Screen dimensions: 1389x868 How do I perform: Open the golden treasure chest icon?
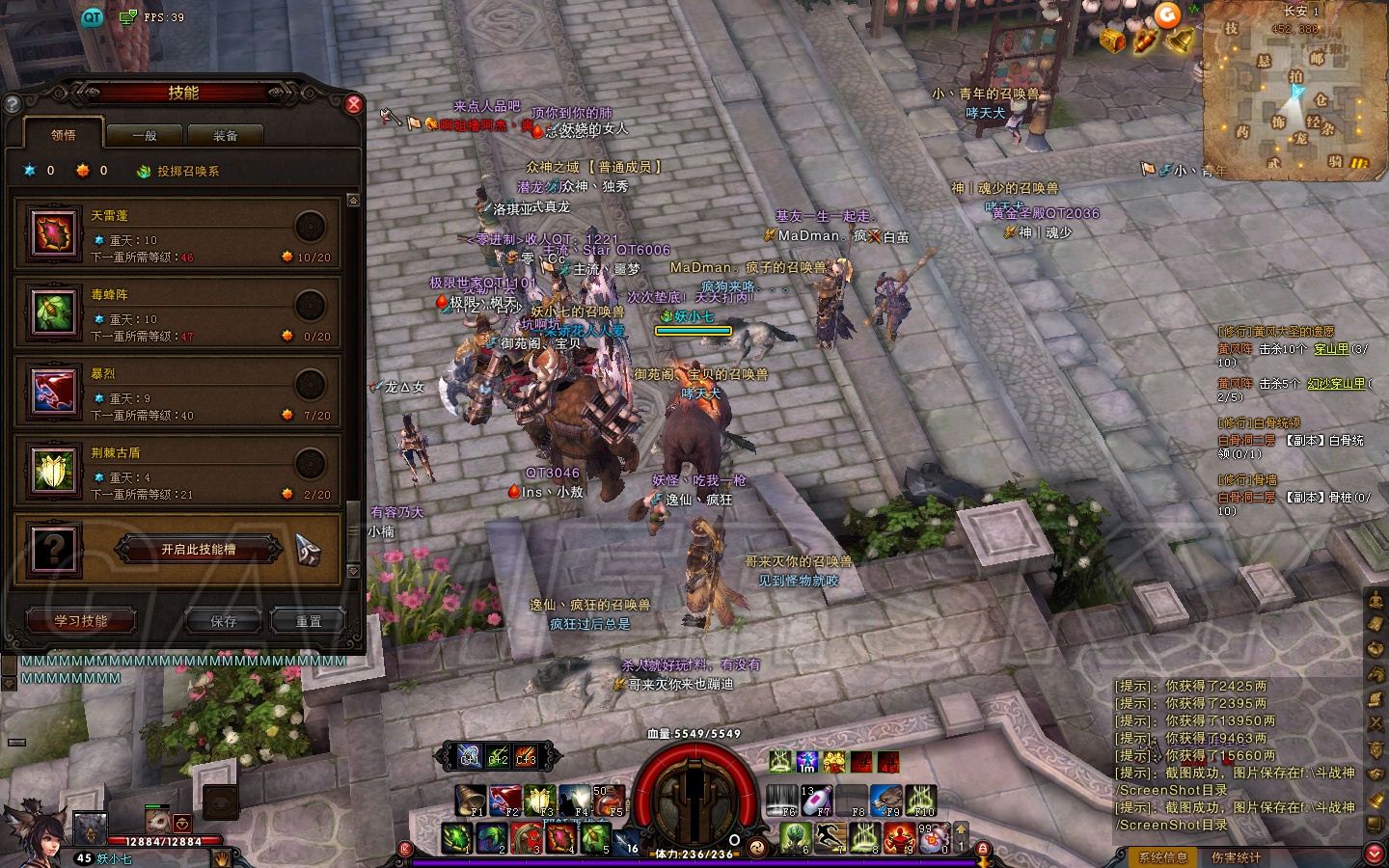click(x=1113, y=41)
